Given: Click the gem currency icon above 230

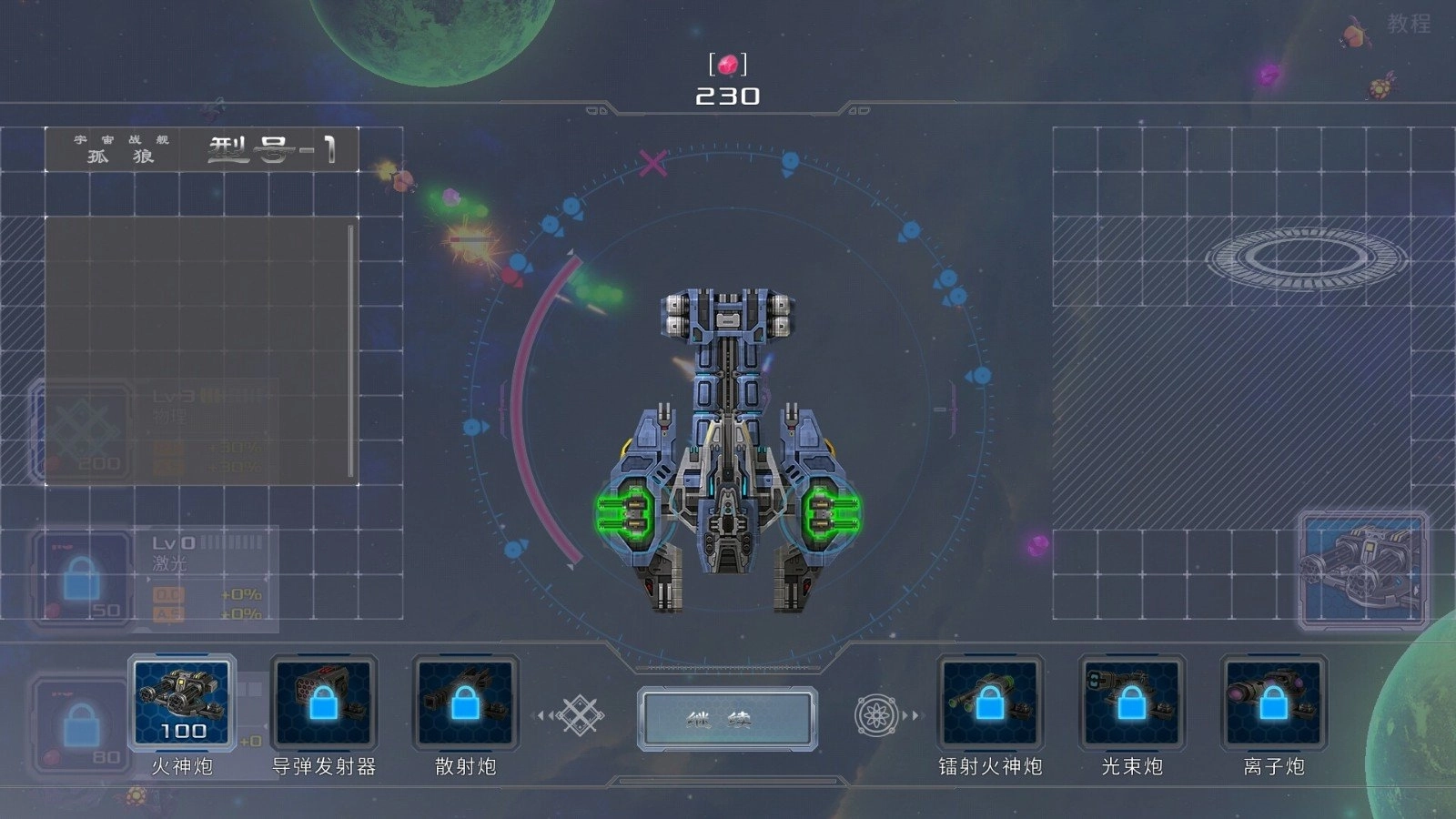Looking at the screenshot, I should coord(728,62).
